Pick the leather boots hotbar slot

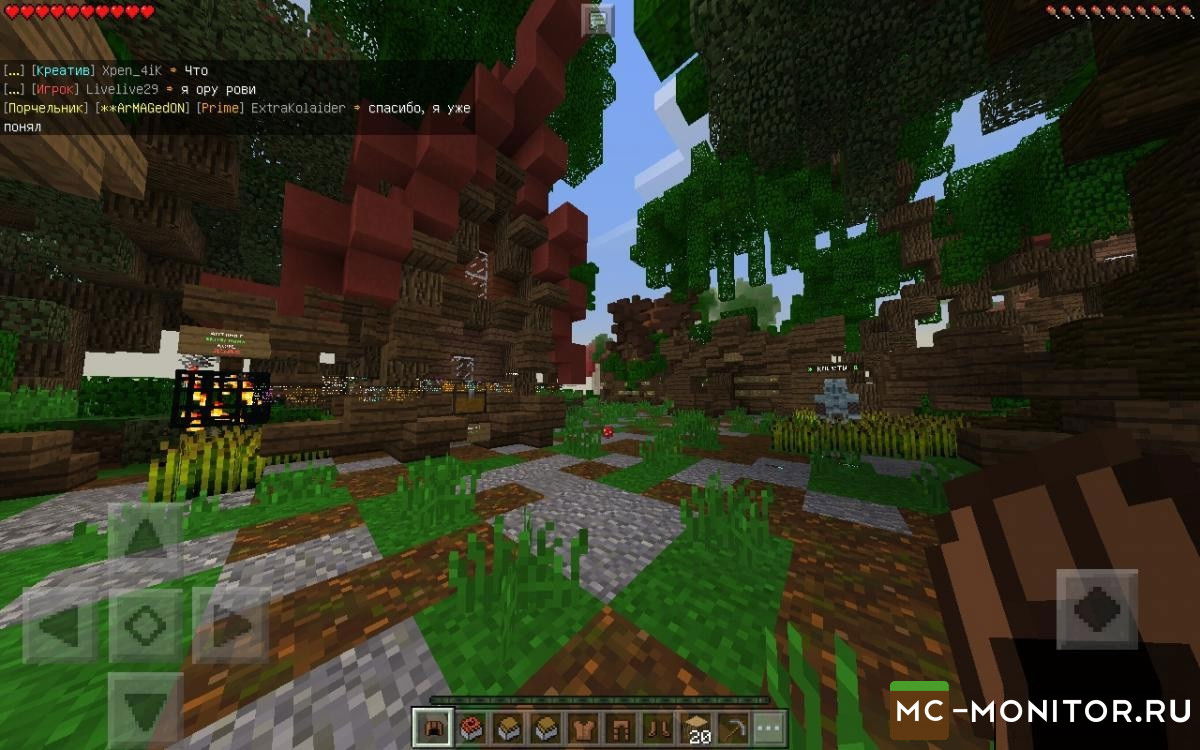click(x=657, y=728)
